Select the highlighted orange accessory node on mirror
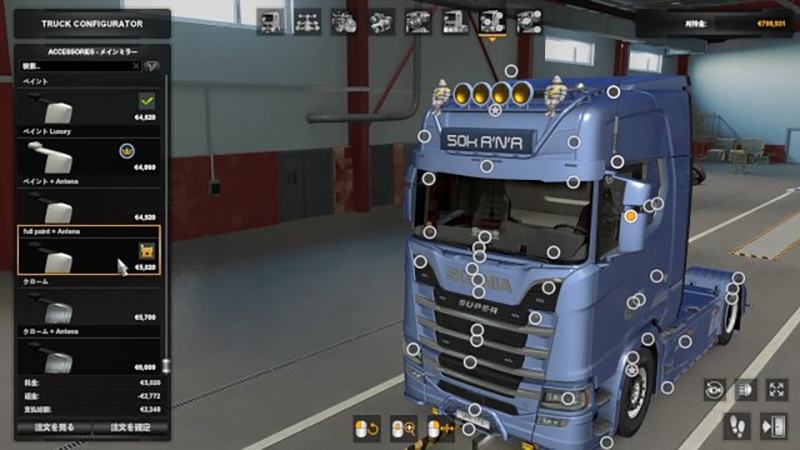Image resolution: width=800 pixels, height=450 pixels. [631, 215]
